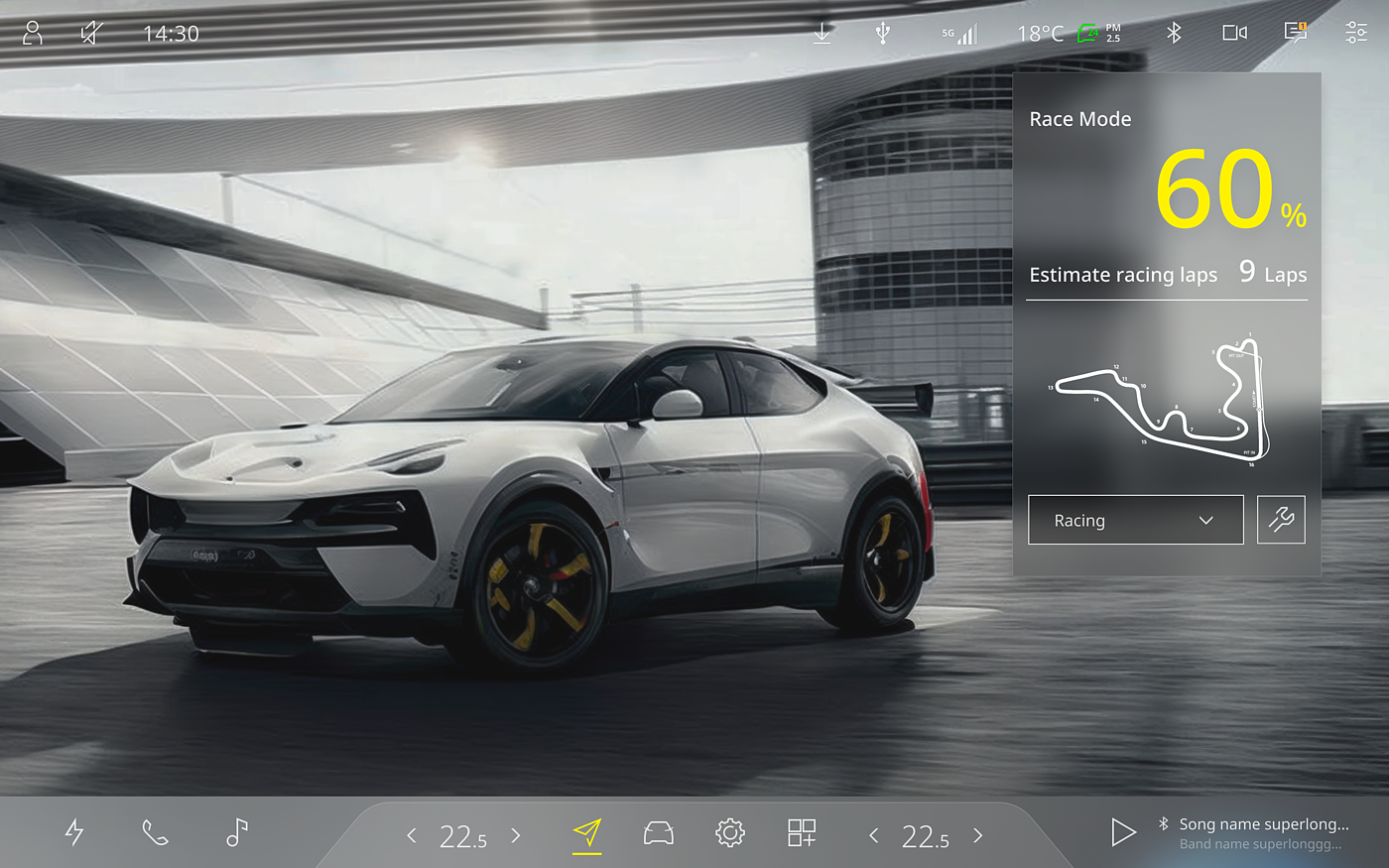
Task: Open the lightning bolt charging menu
Action: pos(74,832)
